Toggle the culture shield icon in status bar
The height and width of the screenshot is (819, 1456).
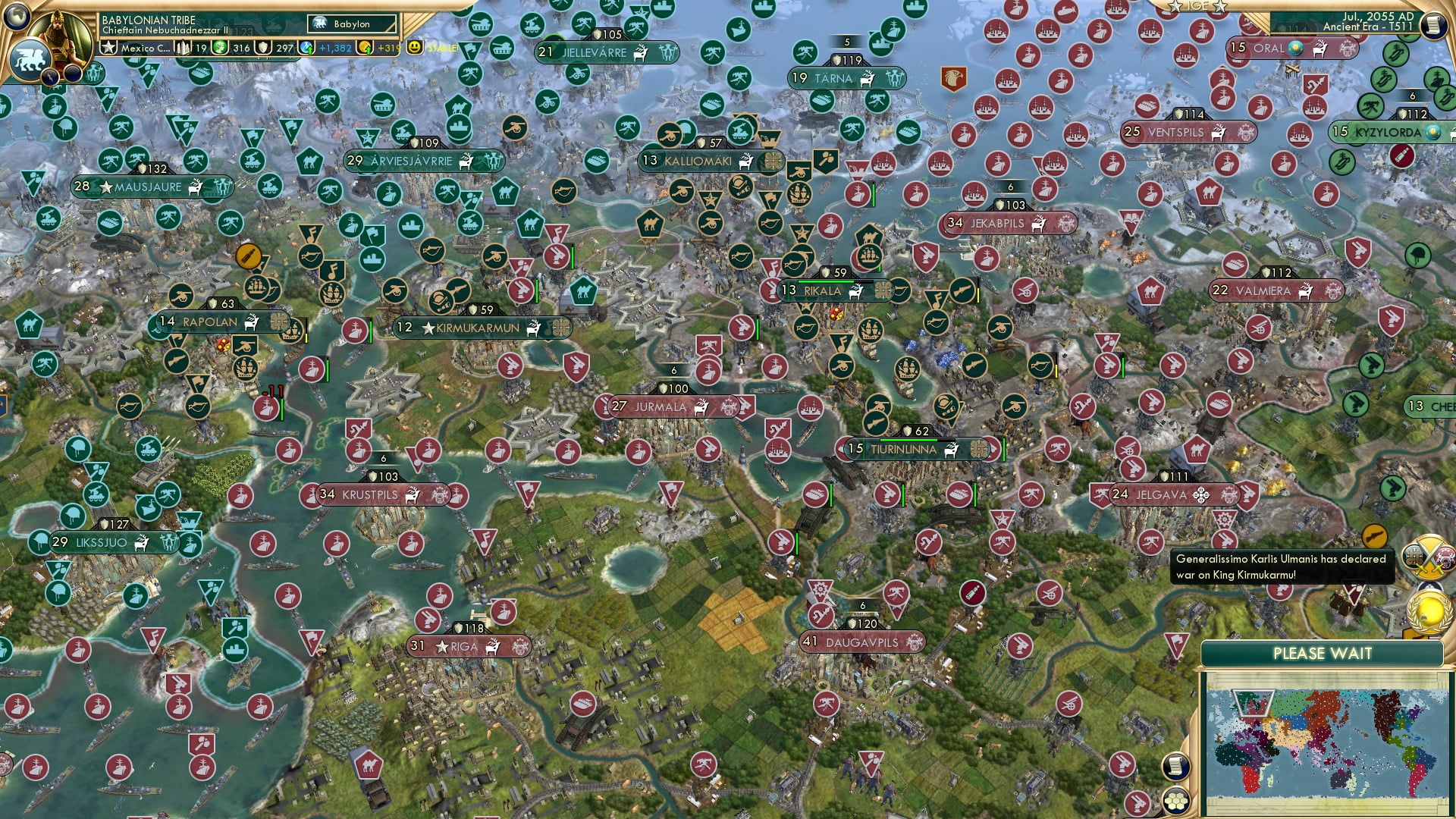coord(262,47)
